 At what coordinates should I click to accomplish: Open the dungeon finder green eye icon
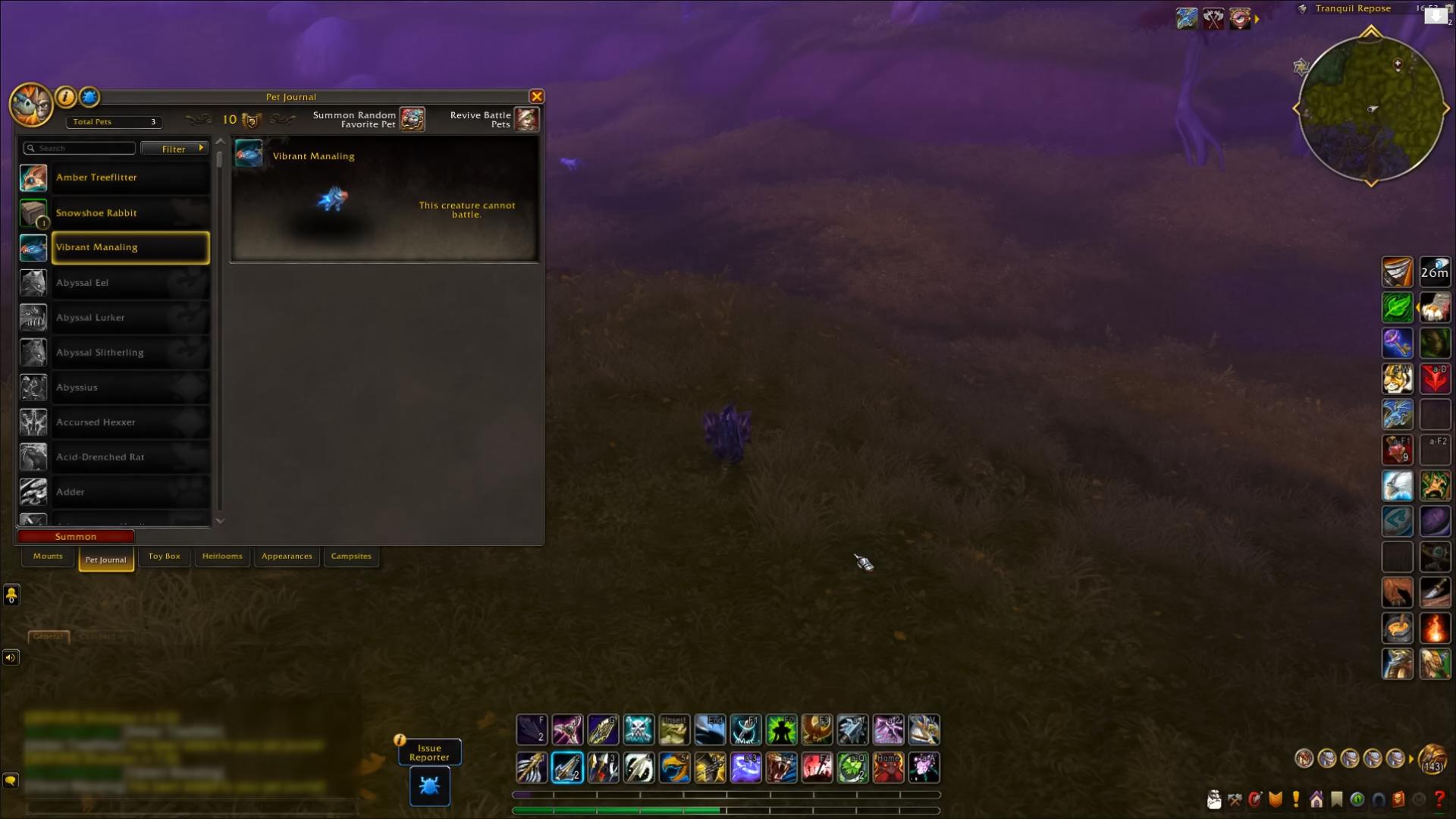click(x=1357, y=799)
